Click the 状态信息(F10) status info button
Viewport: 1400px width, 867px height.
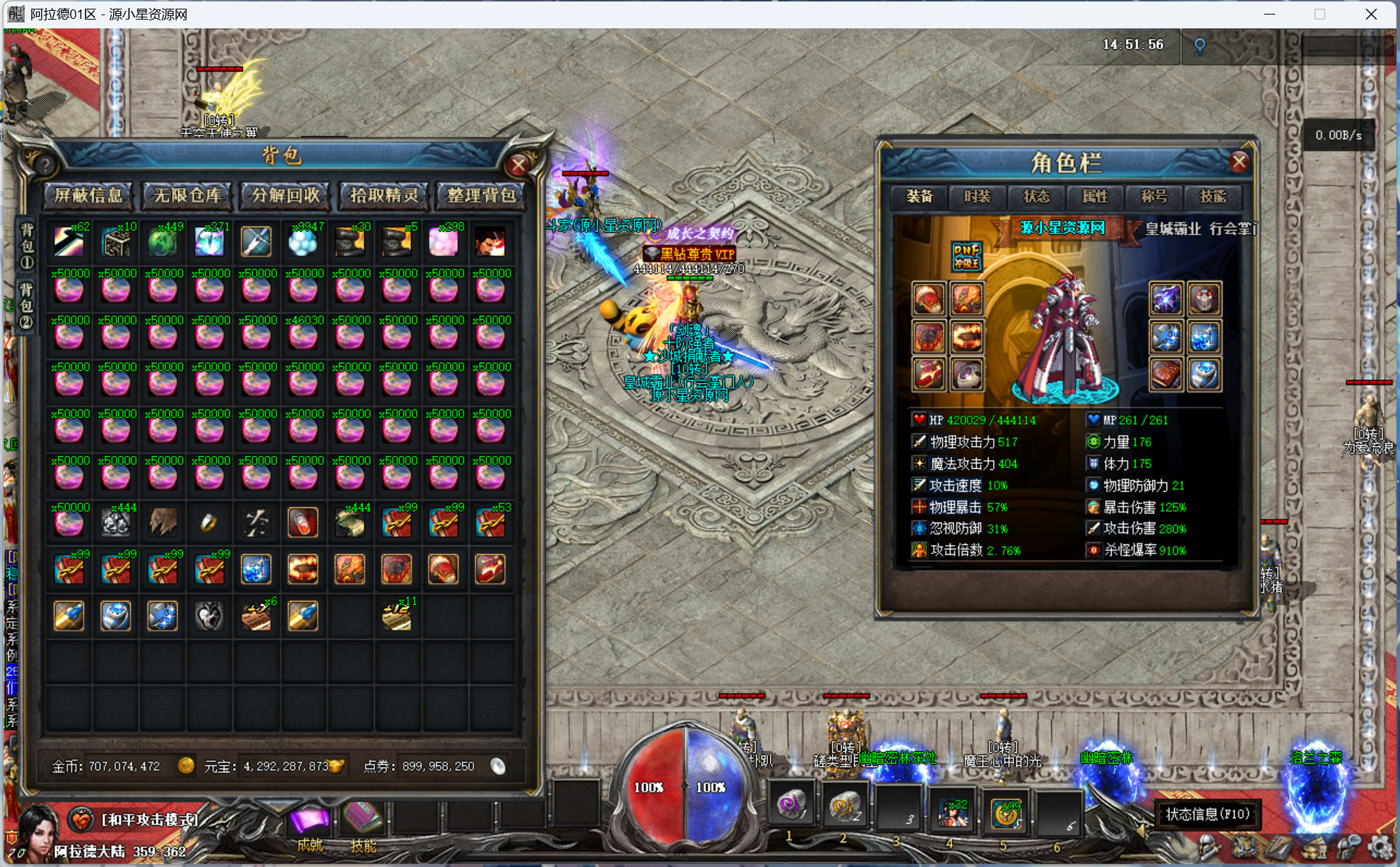1207,814
